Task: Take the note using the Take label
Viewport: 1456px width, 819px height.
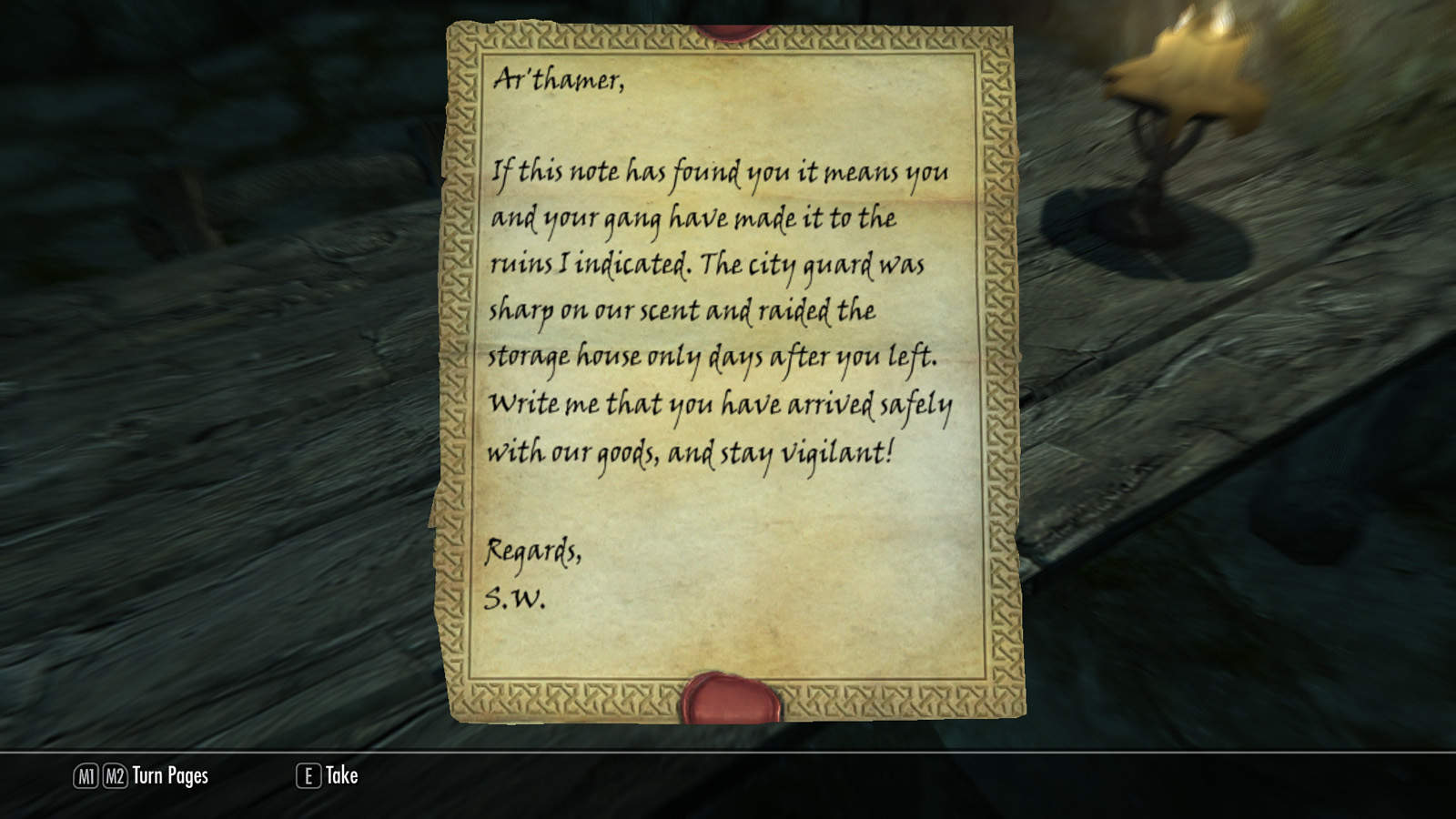Action: tap(341, 775)
